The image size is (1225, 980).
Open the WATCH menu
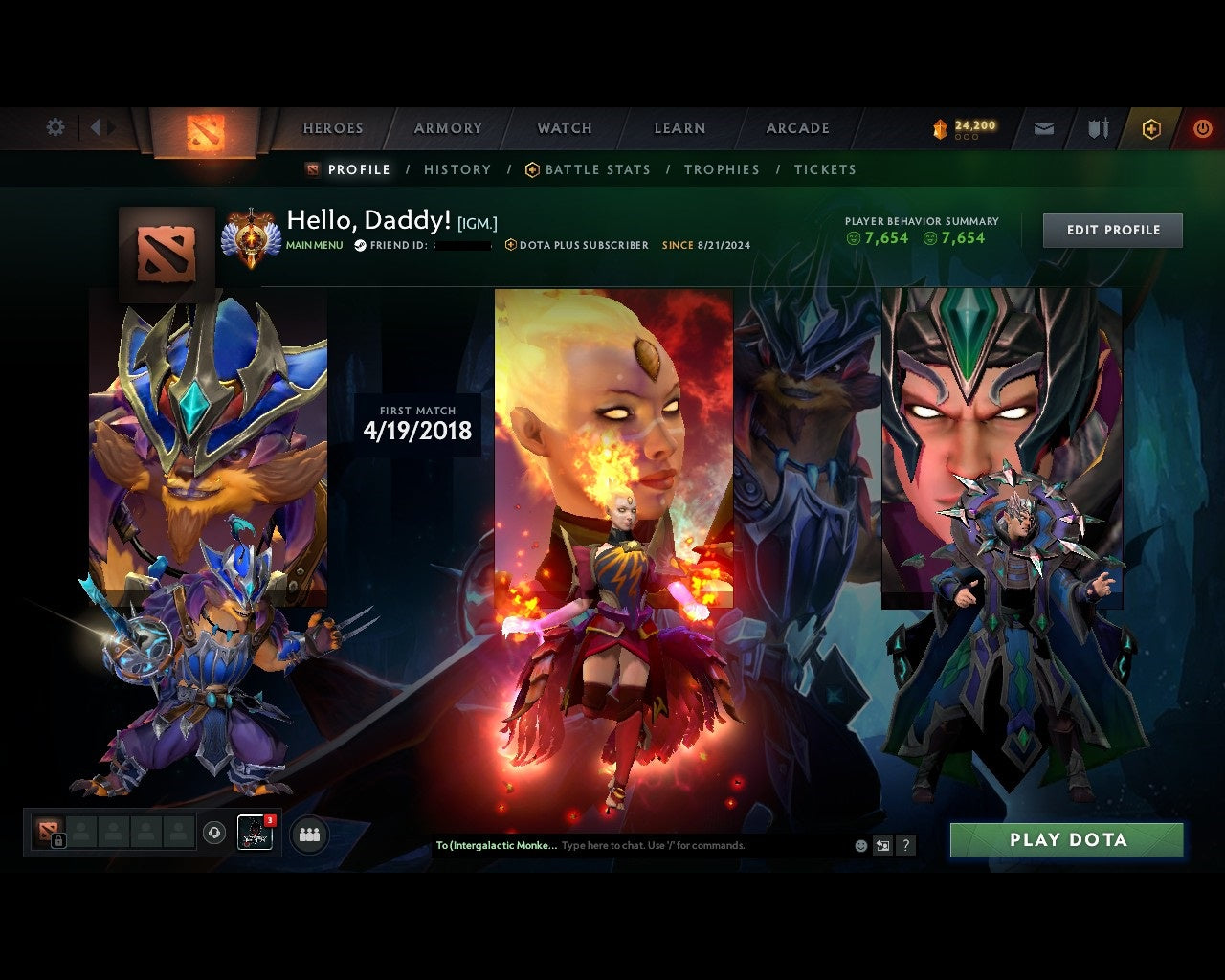point(565,127)
